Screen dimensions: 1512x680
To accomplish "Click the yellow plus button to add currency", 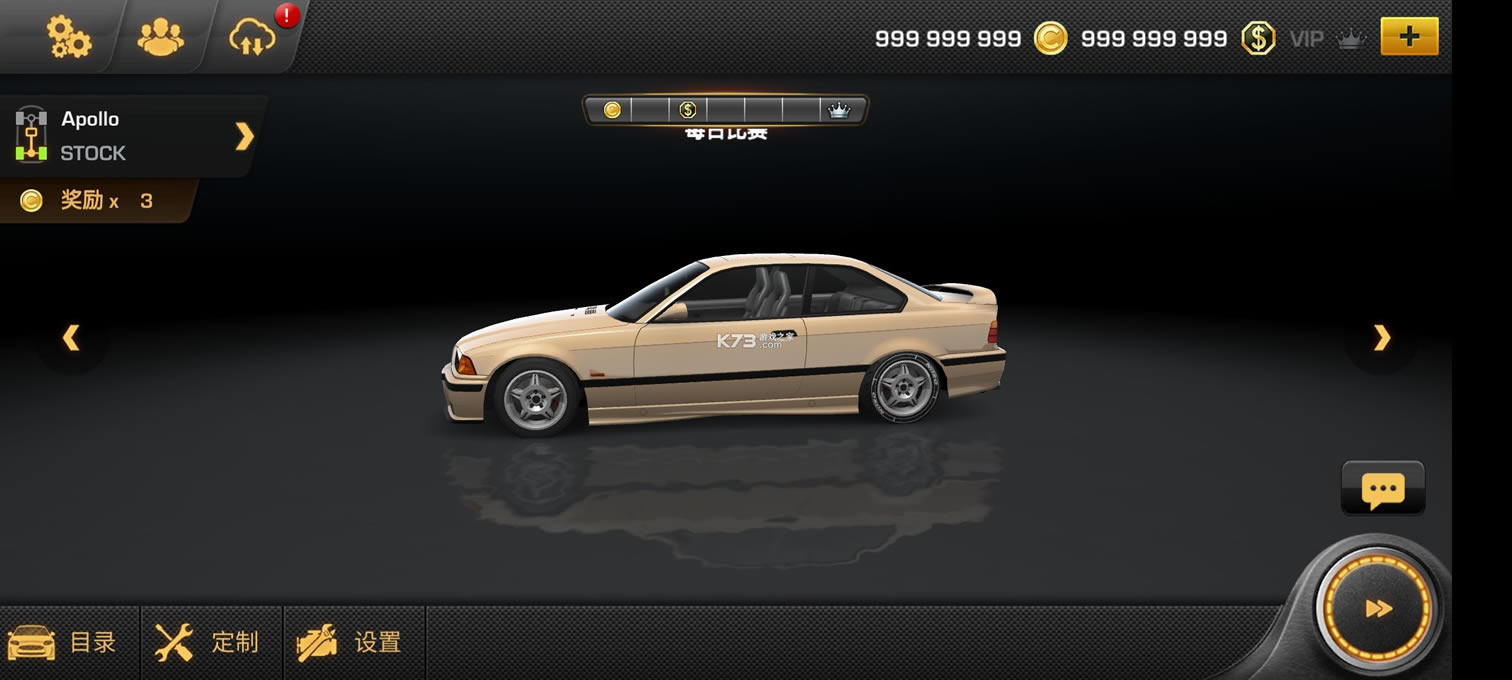I will pyautogui.click(x=1408, y=38).
